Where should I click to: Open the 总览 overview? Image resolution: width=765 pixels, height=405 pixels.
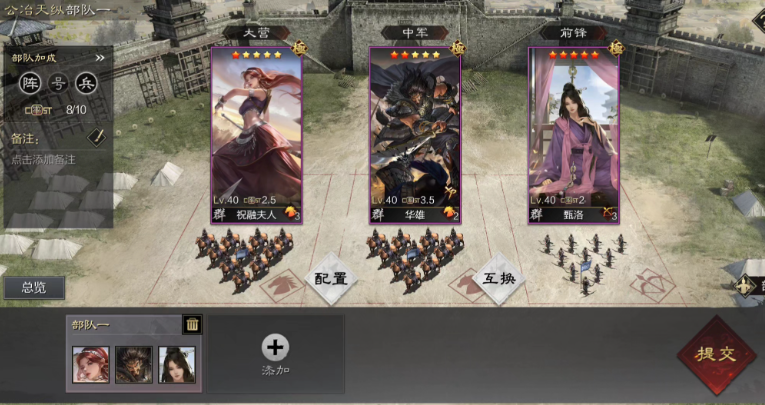[32, 288]
